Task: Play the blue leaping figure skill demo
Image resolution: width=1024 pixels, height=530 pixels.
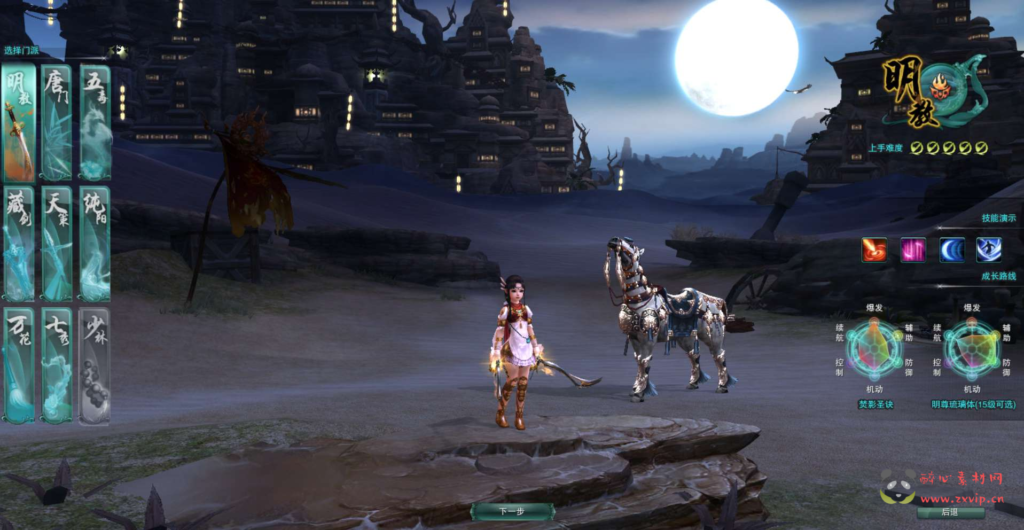Action: click(989, 250)
